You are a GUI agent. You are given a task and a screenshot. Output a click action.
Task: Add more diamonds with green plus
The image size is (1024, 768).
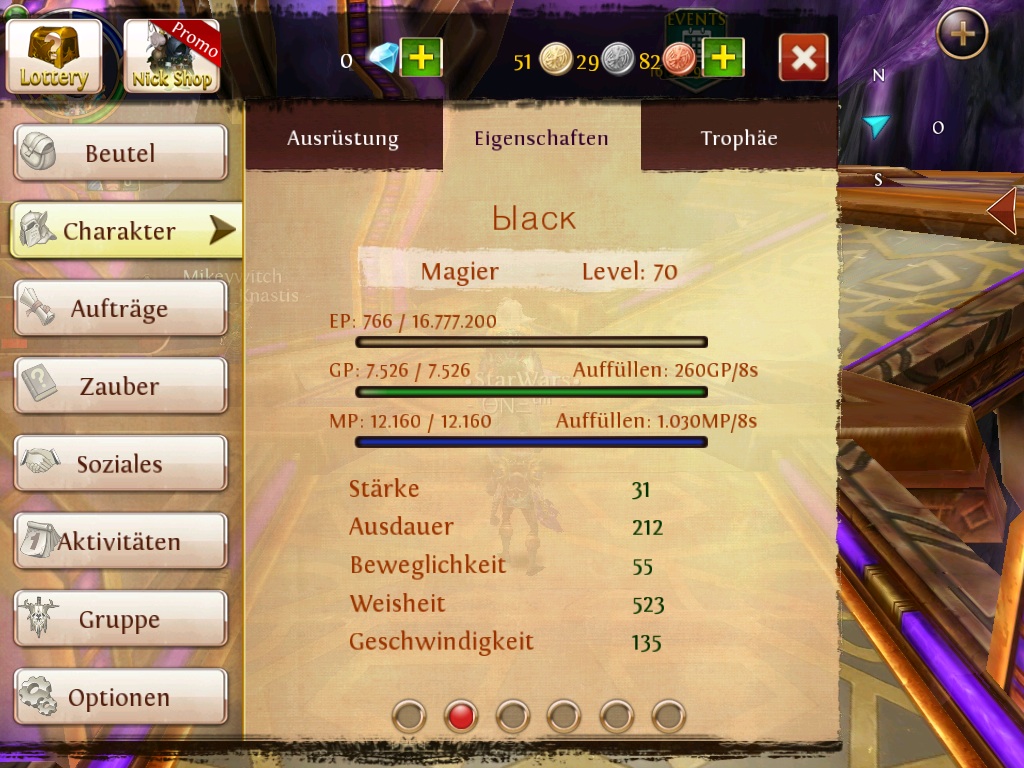pos(421,59)
